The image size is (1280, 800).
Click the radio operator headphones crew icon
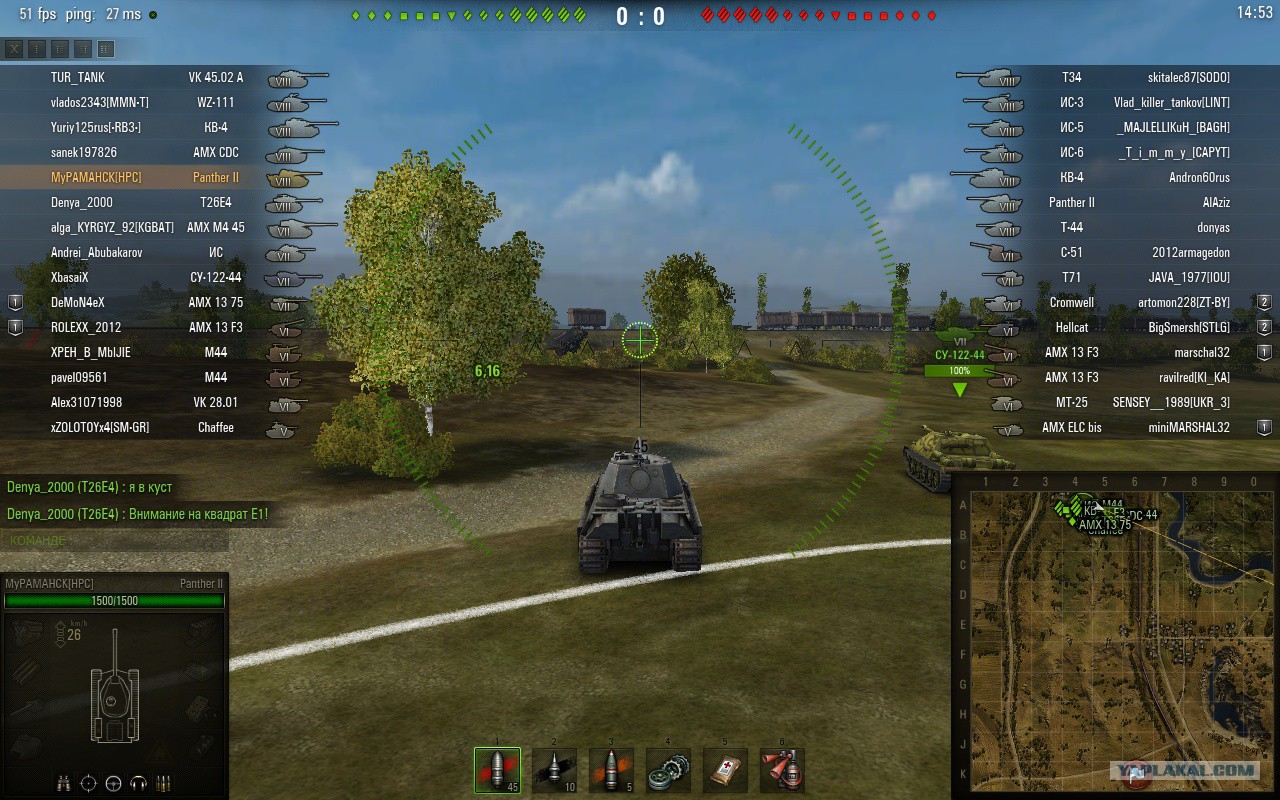pos(139,783)
